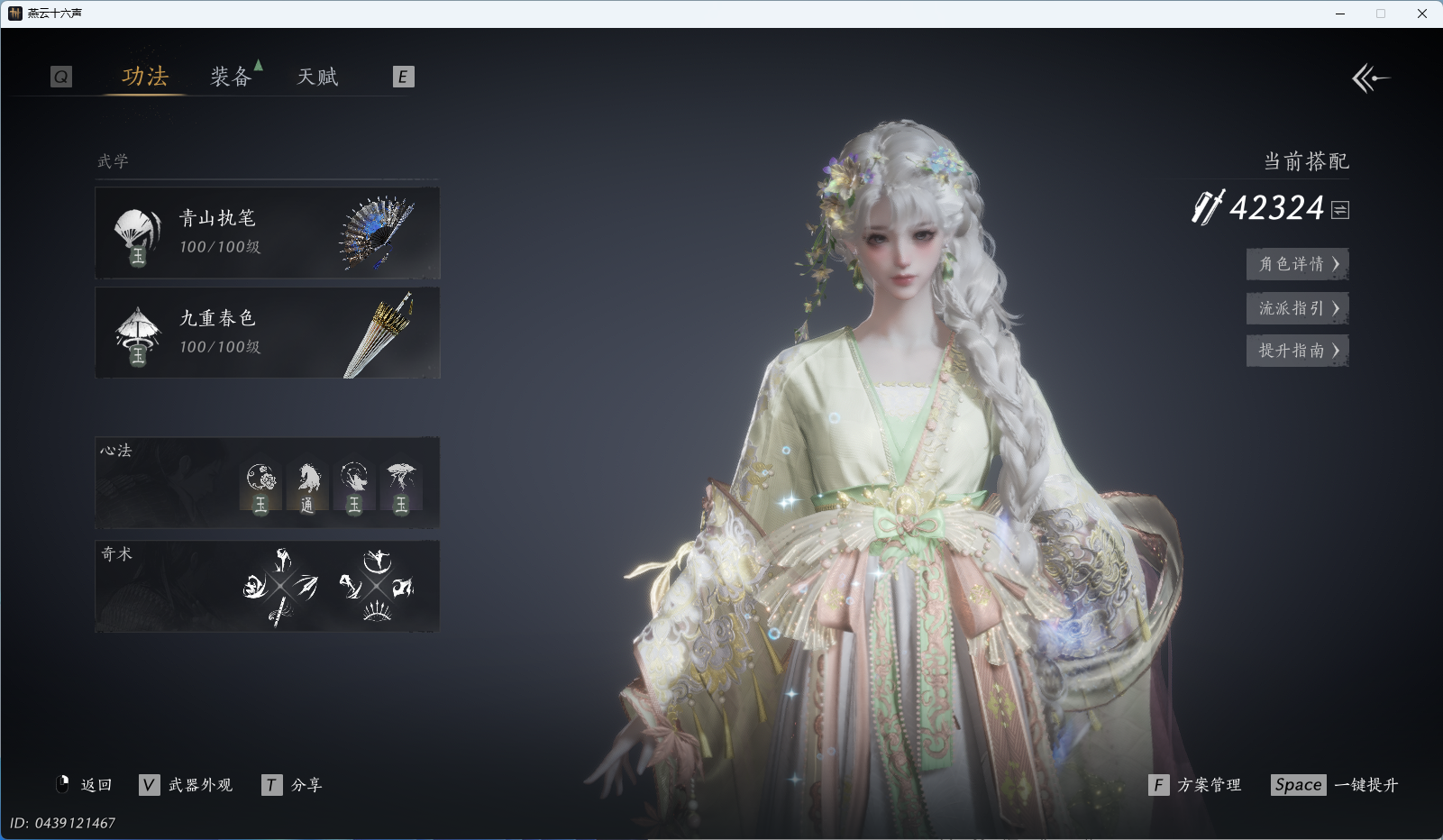Open the 青山执笔 fan martial art
The image size is (1443, 840).
[x=267, y=233]
